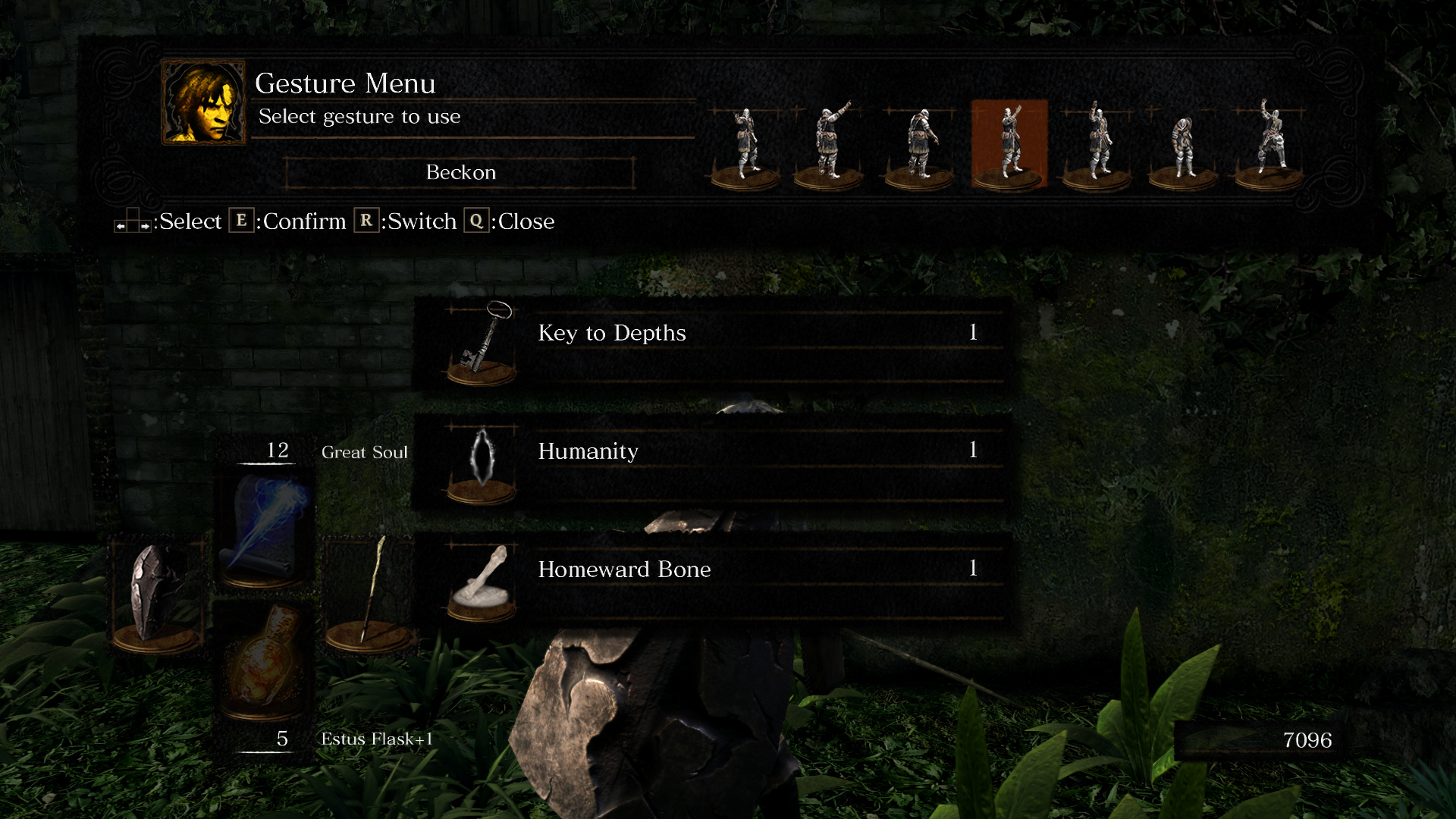Viewport: 1456px width, 819px height.
Task: Select the Key to Depths item row
Action: [x=713, y=344]
